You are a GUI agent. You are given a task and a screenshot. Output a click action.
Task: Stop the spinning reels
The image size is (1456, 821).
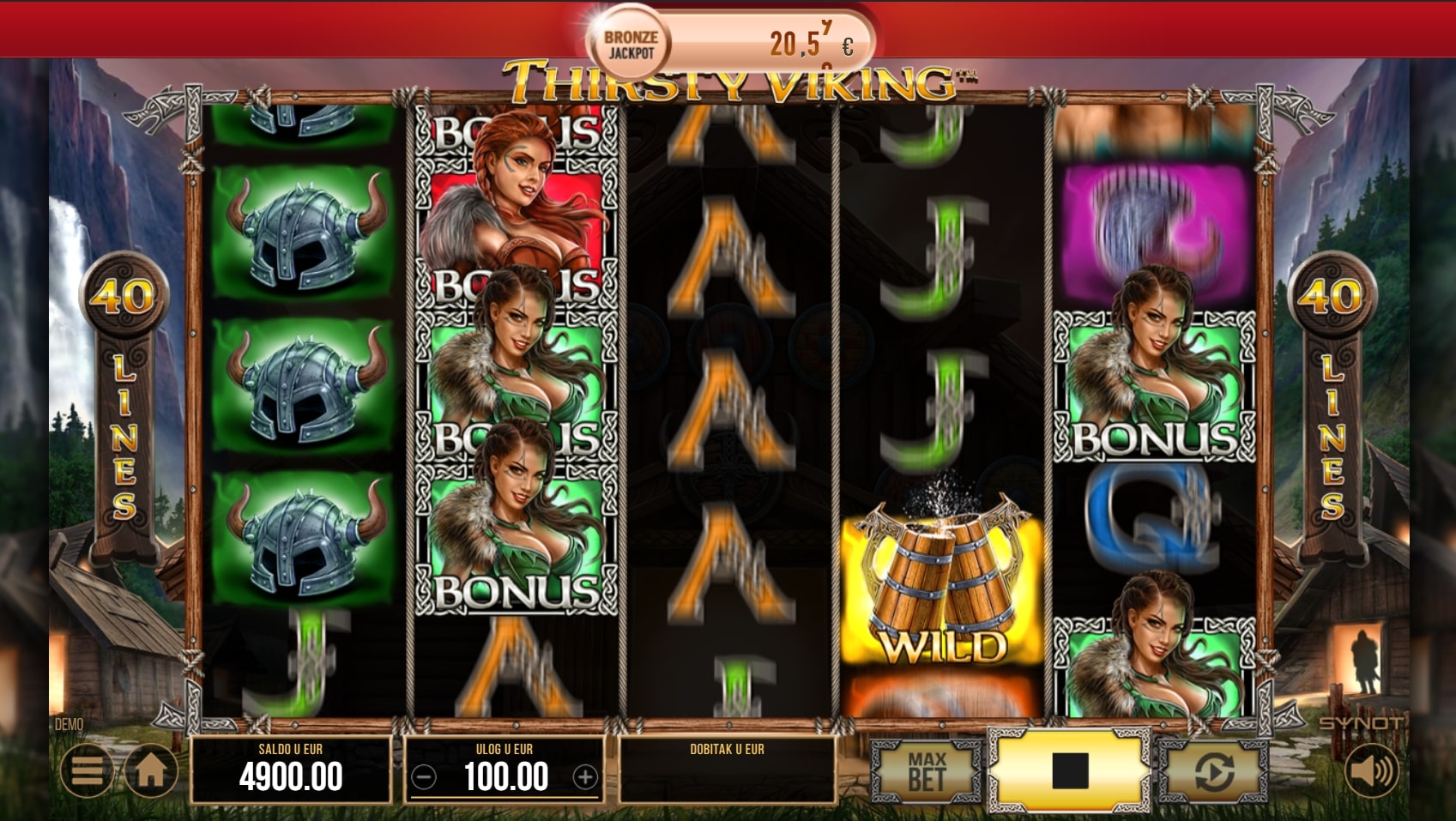1069,770
